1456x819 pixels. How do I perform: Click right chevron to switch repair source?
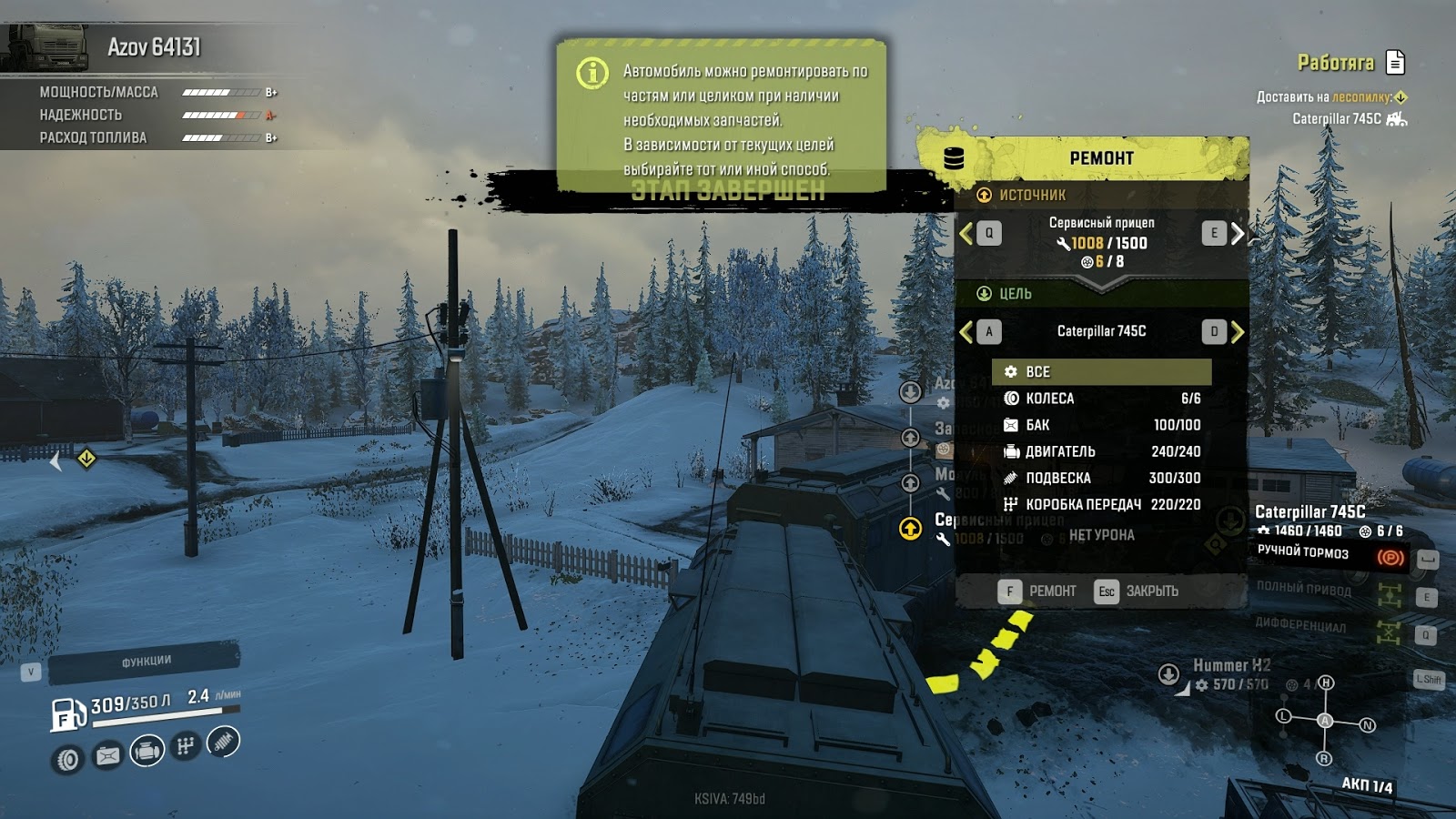click(x=1238, y=232)
